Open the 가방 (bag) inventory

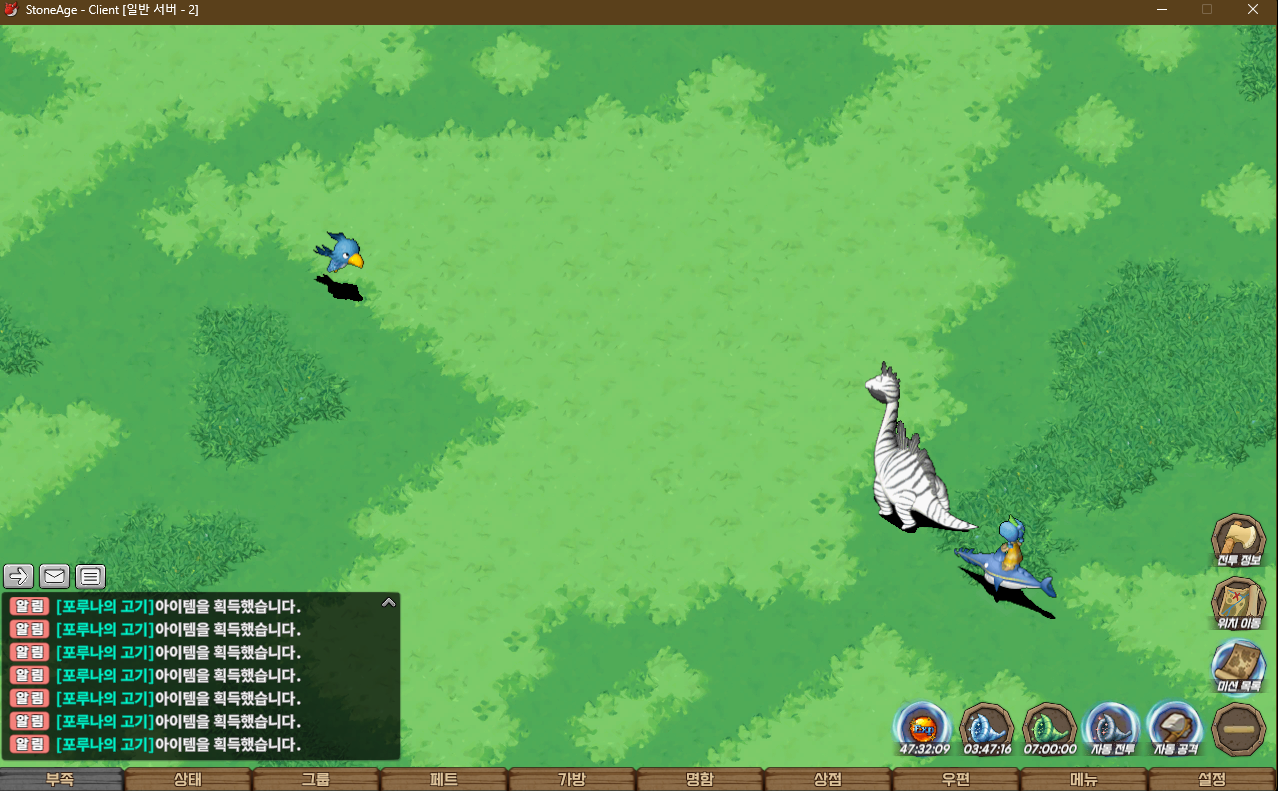point(572,779)
